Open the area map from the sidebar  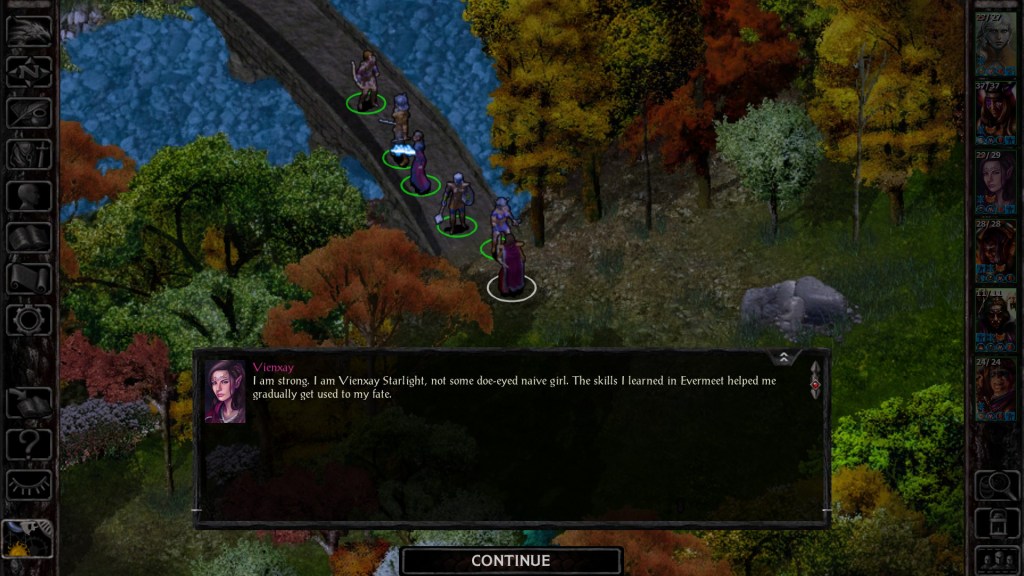29,71
